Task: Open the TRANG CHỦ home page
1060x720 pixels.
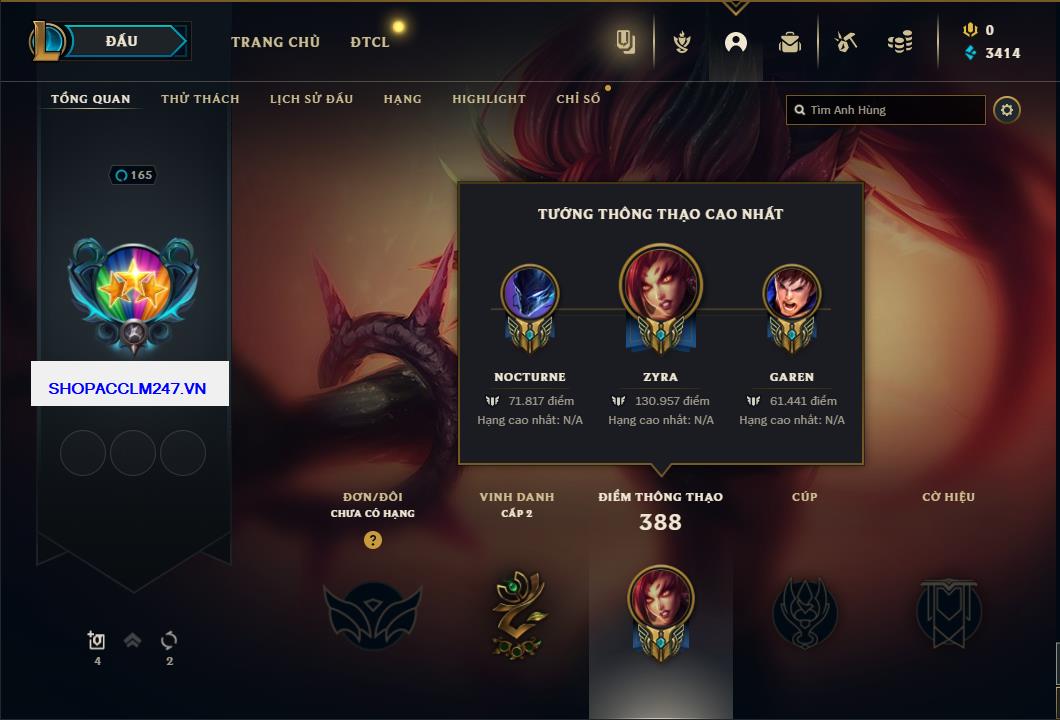Action: click(x=275, y=42)
